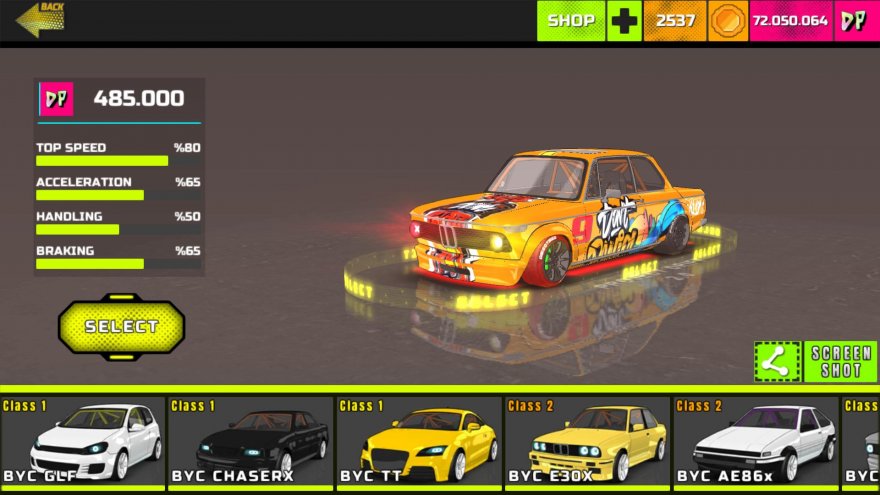Screen dimensions: 880x495
Task: Take a screenshot of the car
Action: (x=841, y=362)
